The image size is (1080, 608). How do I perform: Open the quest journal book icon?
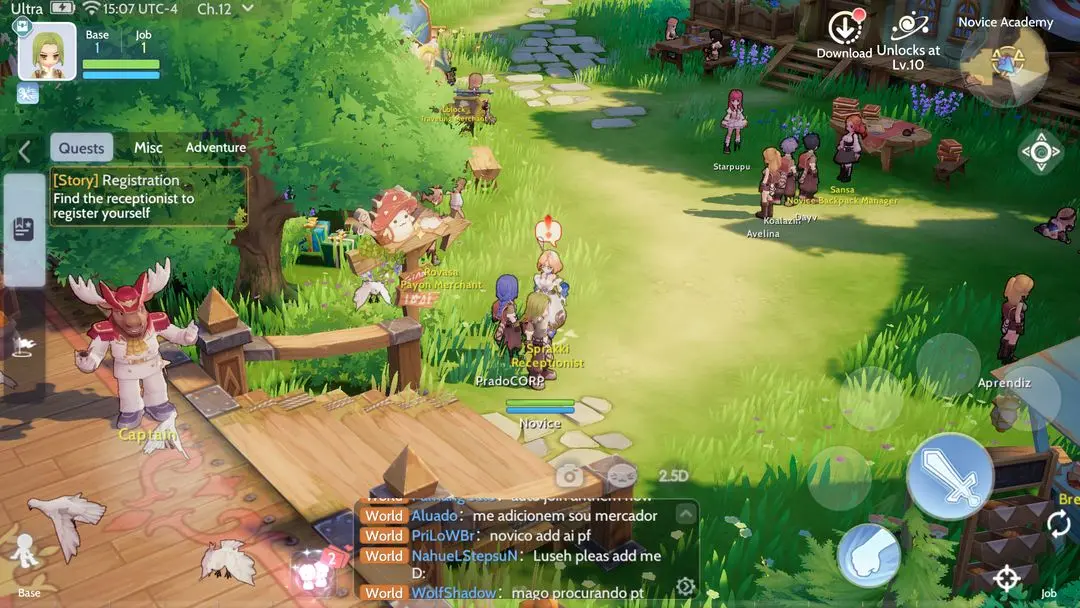(24, 229)
